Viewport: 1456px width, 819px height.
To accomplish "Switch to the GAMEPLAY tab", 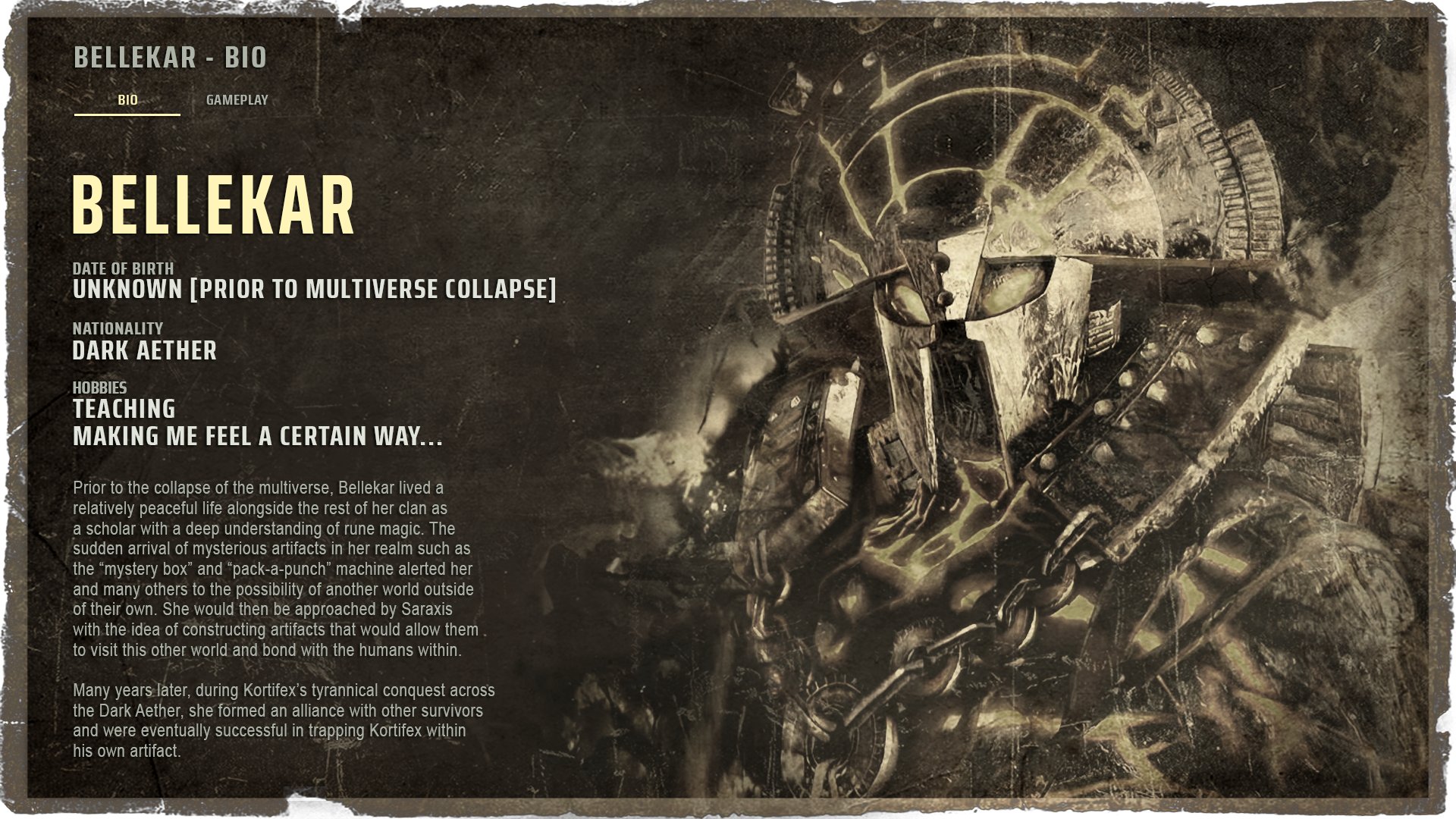I will click(237, 98).
